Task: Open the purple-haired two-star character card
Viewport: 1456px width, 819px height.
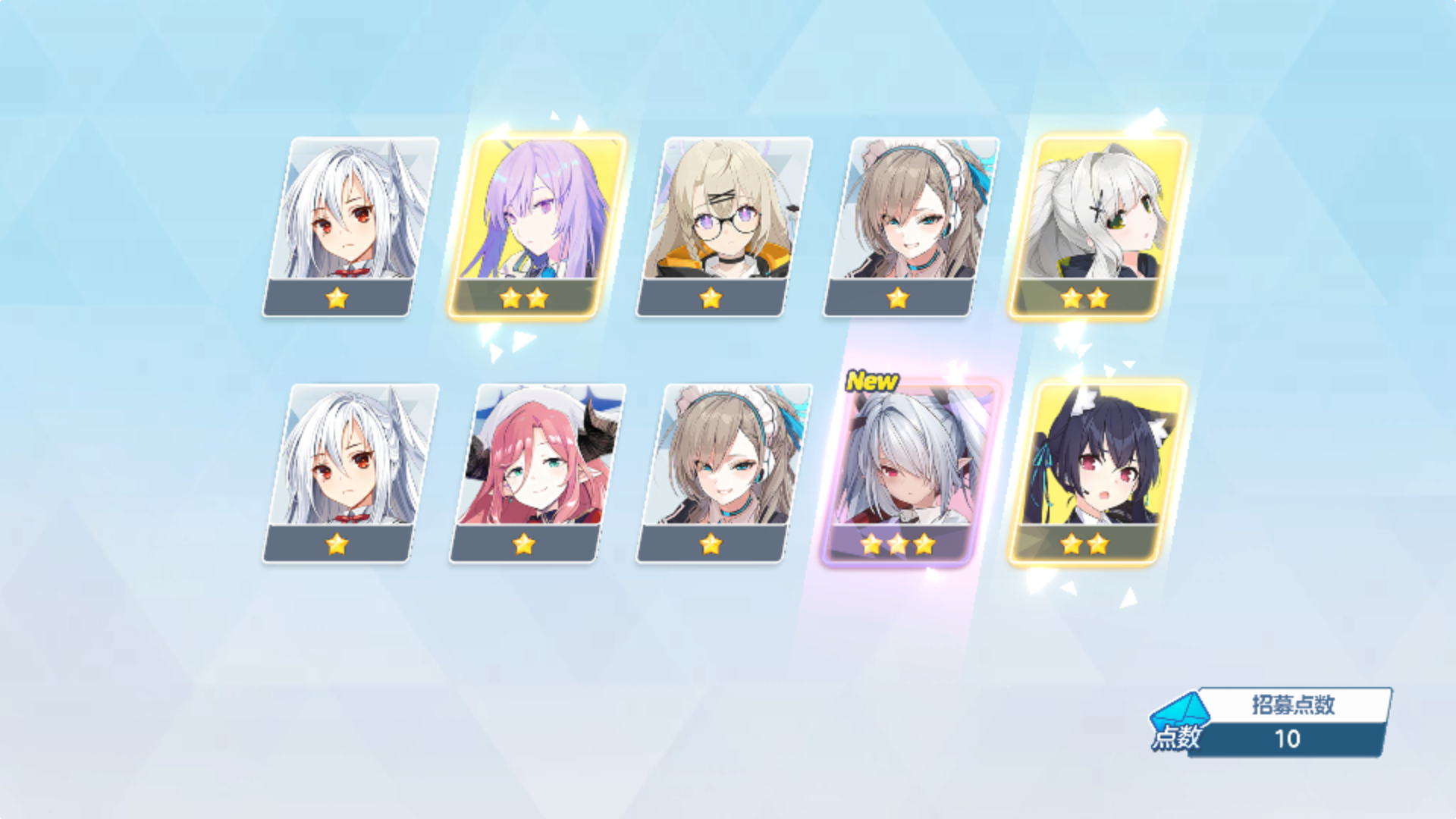Action: [x=535, y=220]
